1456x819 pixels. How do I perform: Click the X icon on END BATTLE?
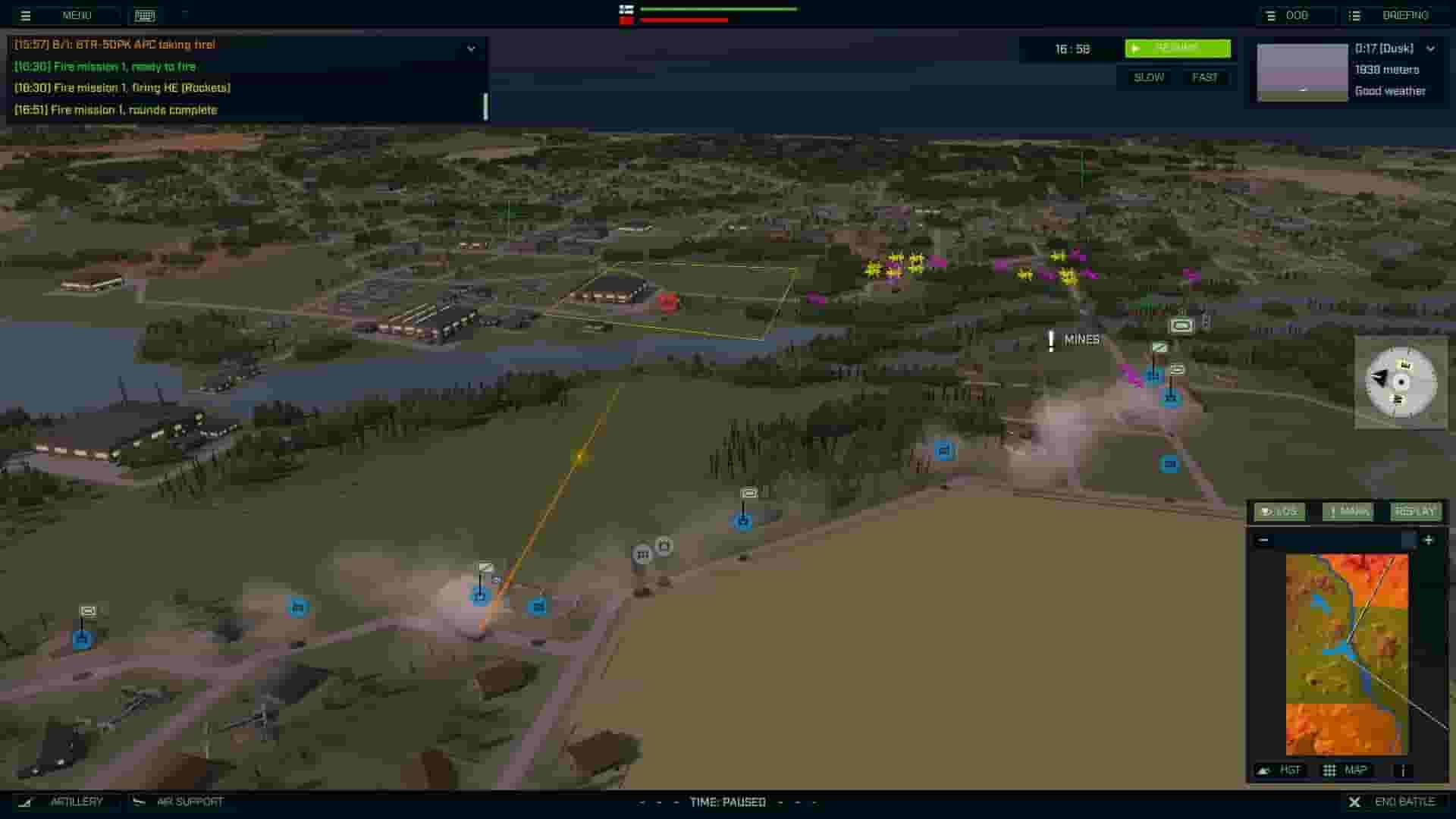pyautogui.click(x=1355, y=802)
